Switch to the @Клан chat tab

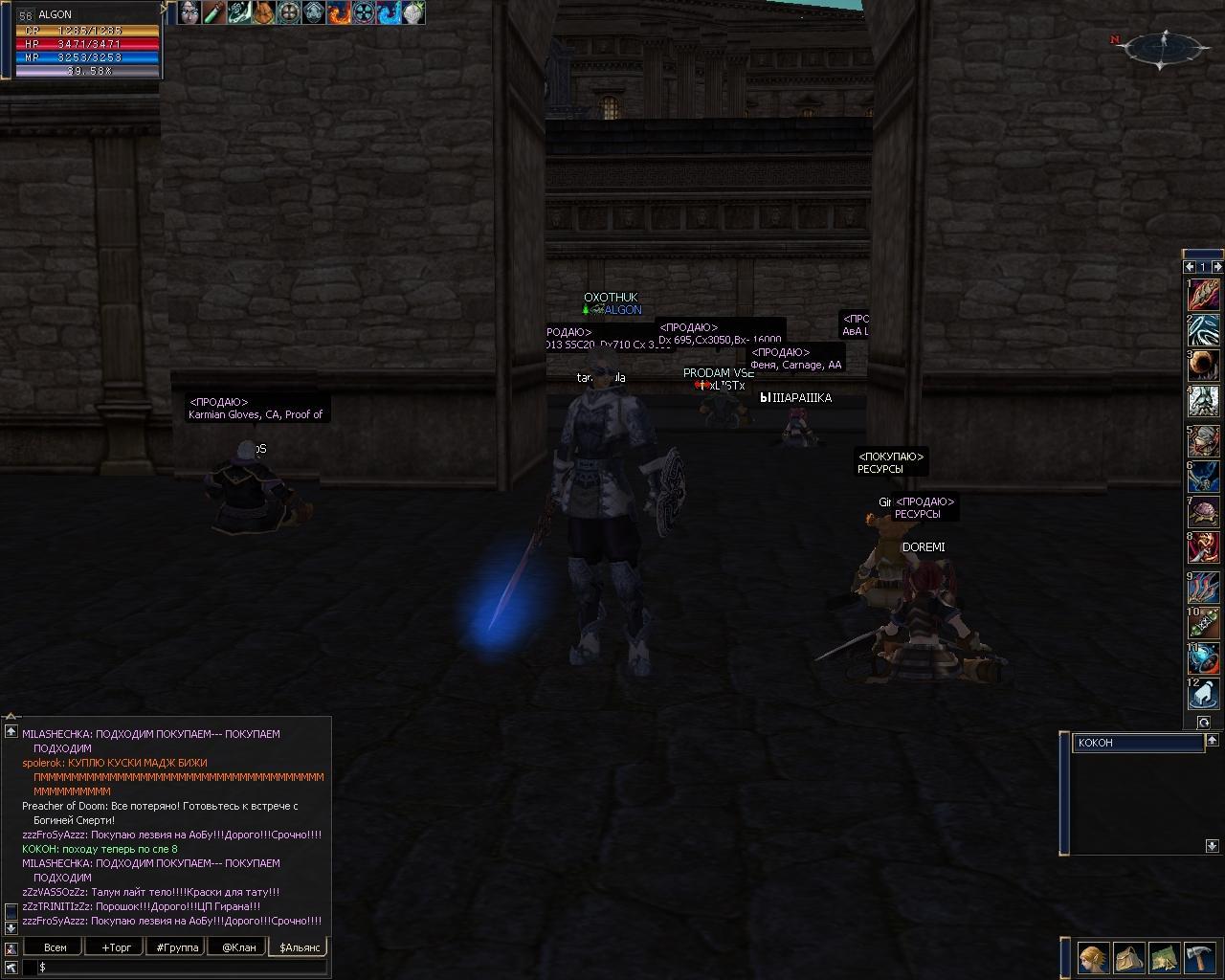(x=238, y=947)
